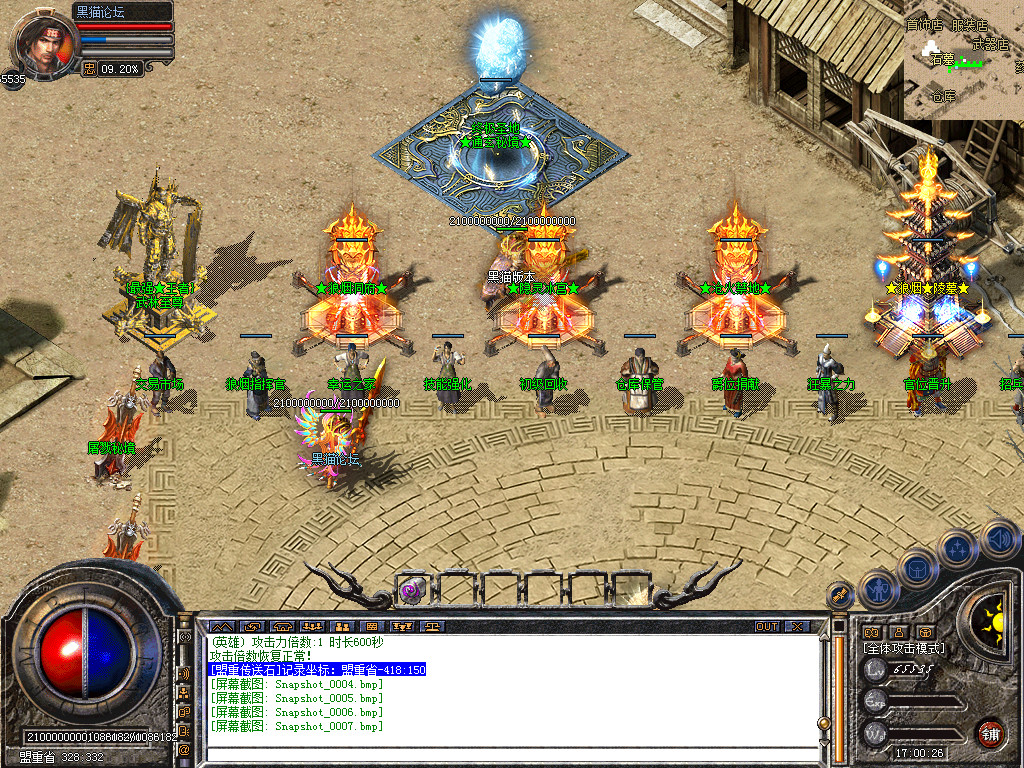Click the small orange satellite icon button
The height and width of the screenshot is (768, 1024).
click(839, 595)
